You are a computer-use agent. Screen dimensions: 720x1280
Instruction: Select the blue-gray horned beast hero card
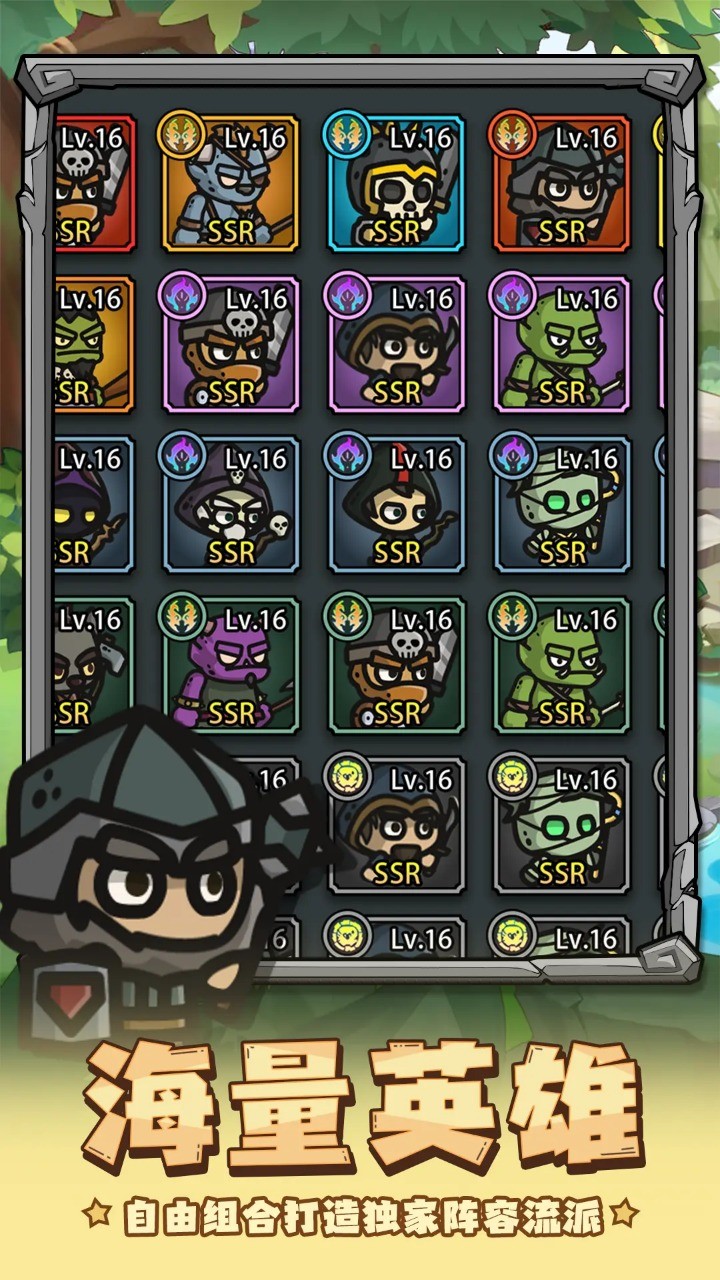click(x=231, y=184)
